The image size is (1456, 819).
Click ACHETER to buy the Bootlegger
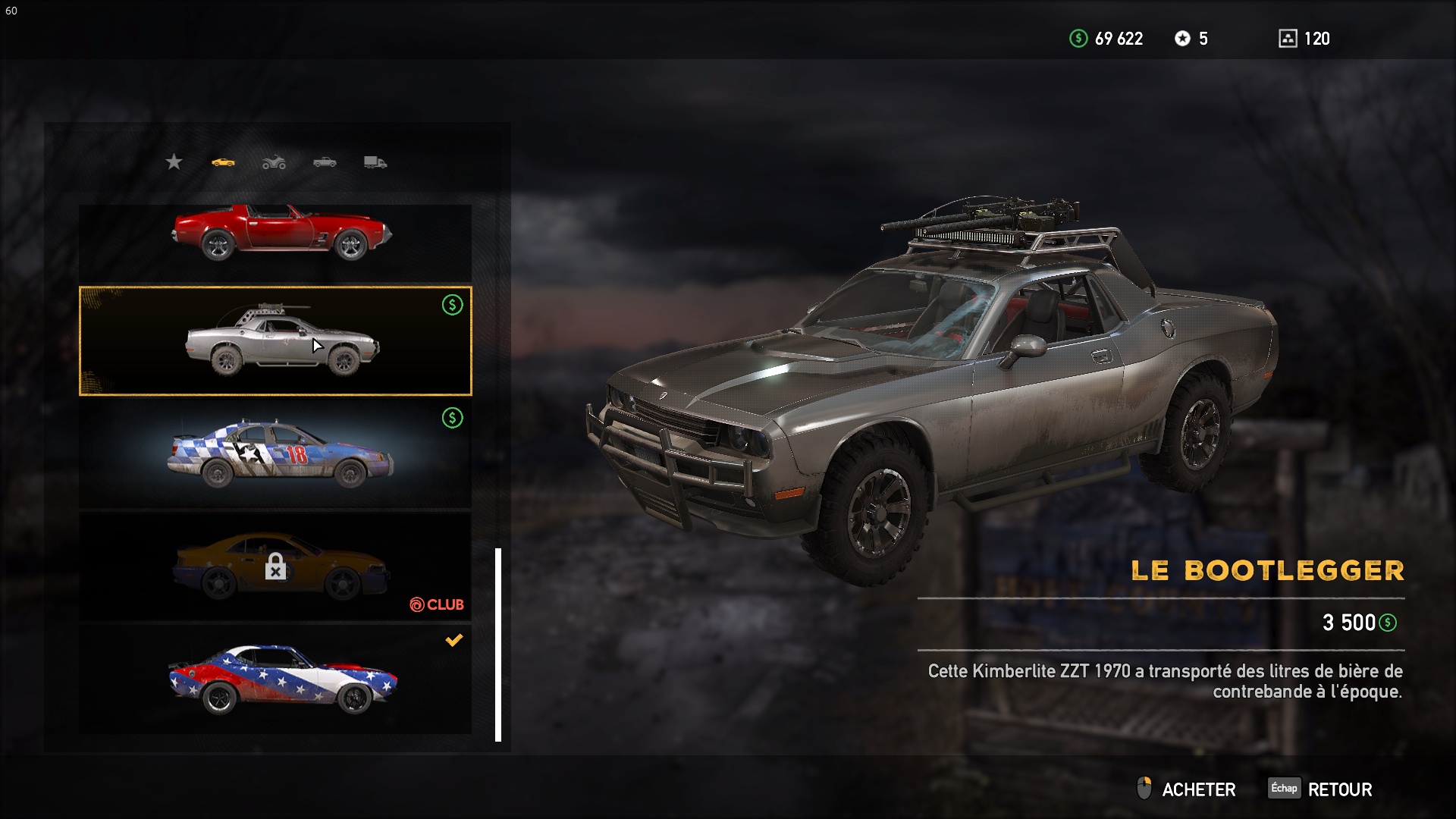[x=1187, y=789]
